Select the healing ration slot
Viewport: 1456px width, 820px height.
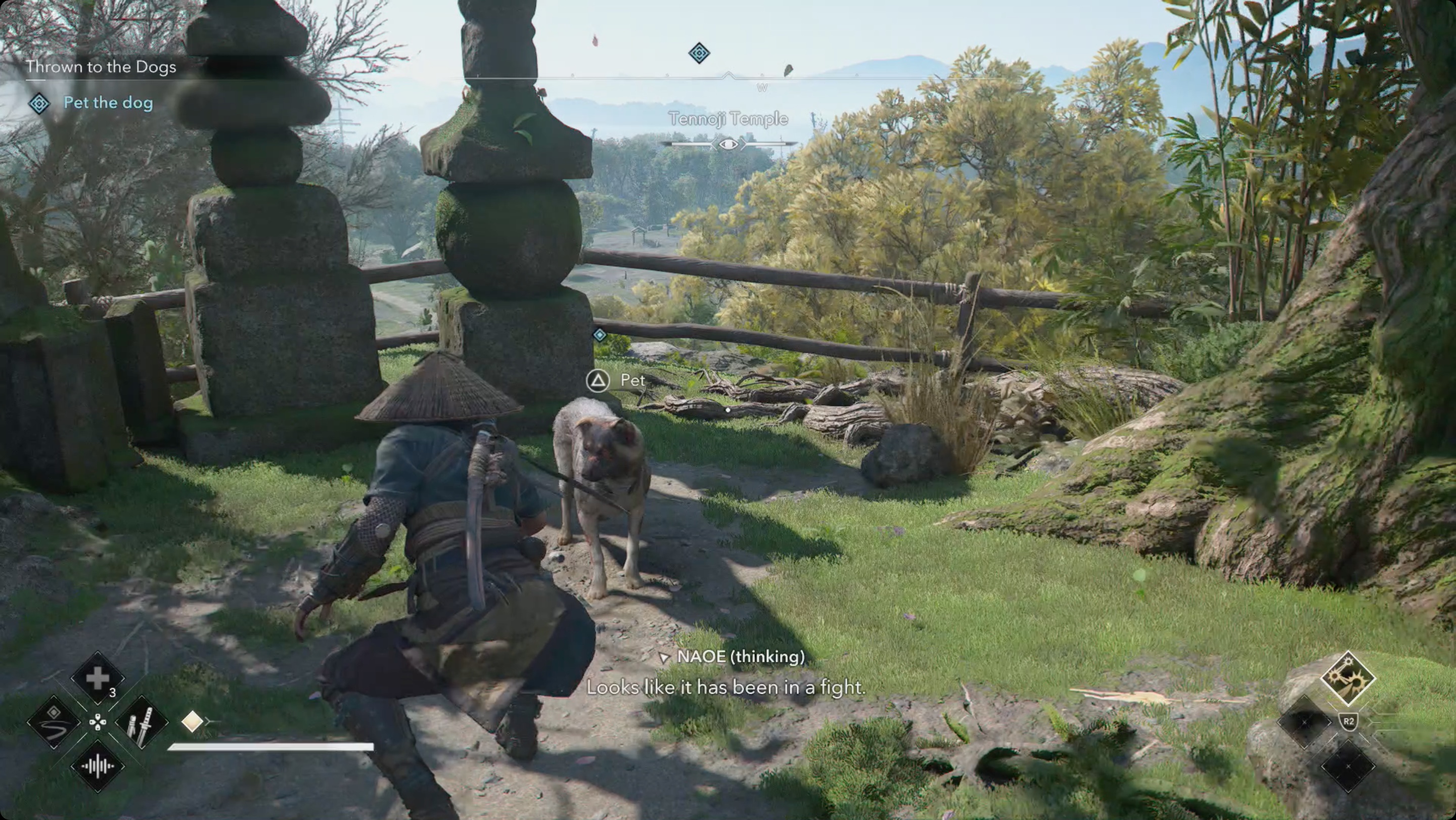click(97, 678)
